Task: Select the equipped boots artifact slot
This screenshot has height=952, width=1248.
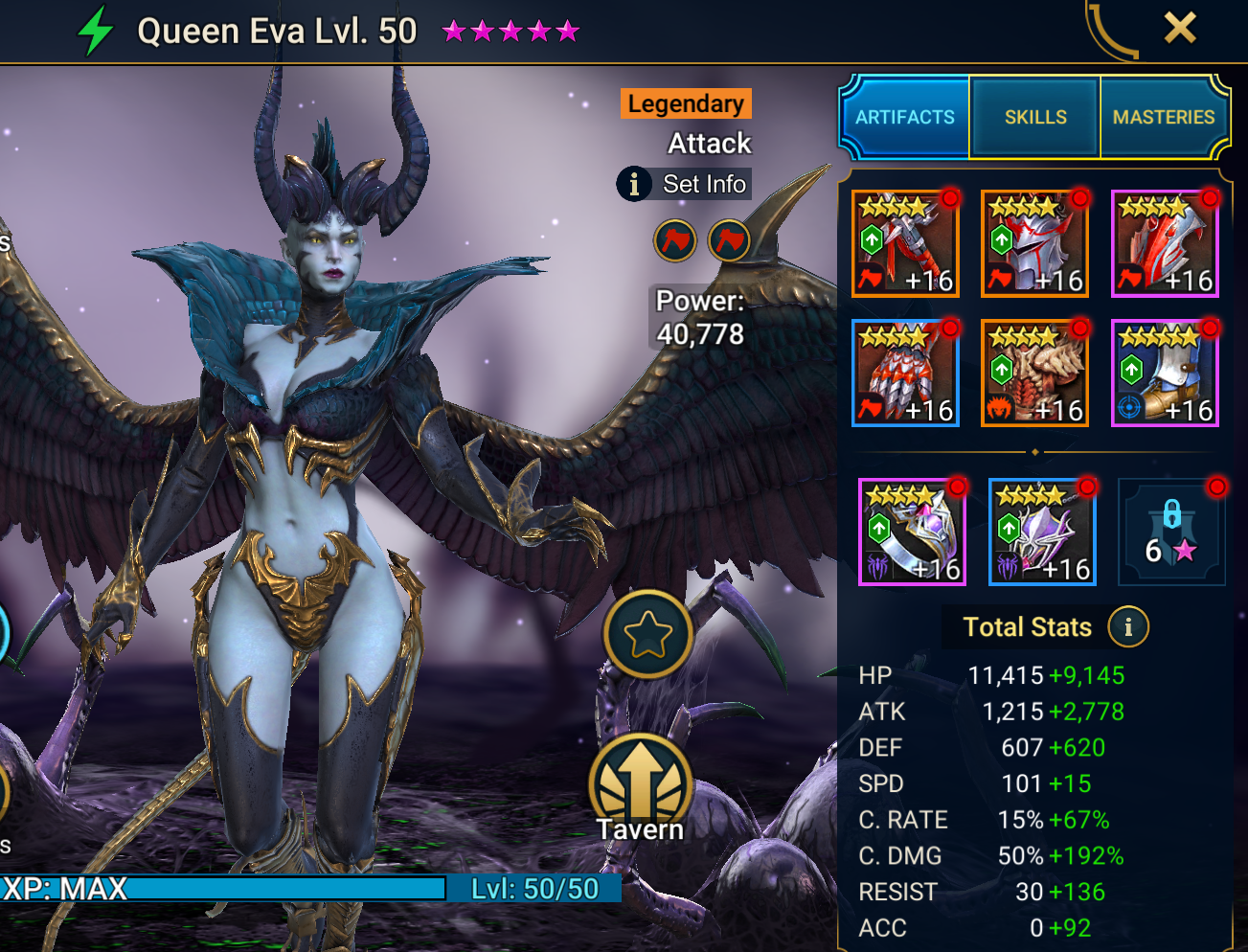Action: click(1165, 374)
